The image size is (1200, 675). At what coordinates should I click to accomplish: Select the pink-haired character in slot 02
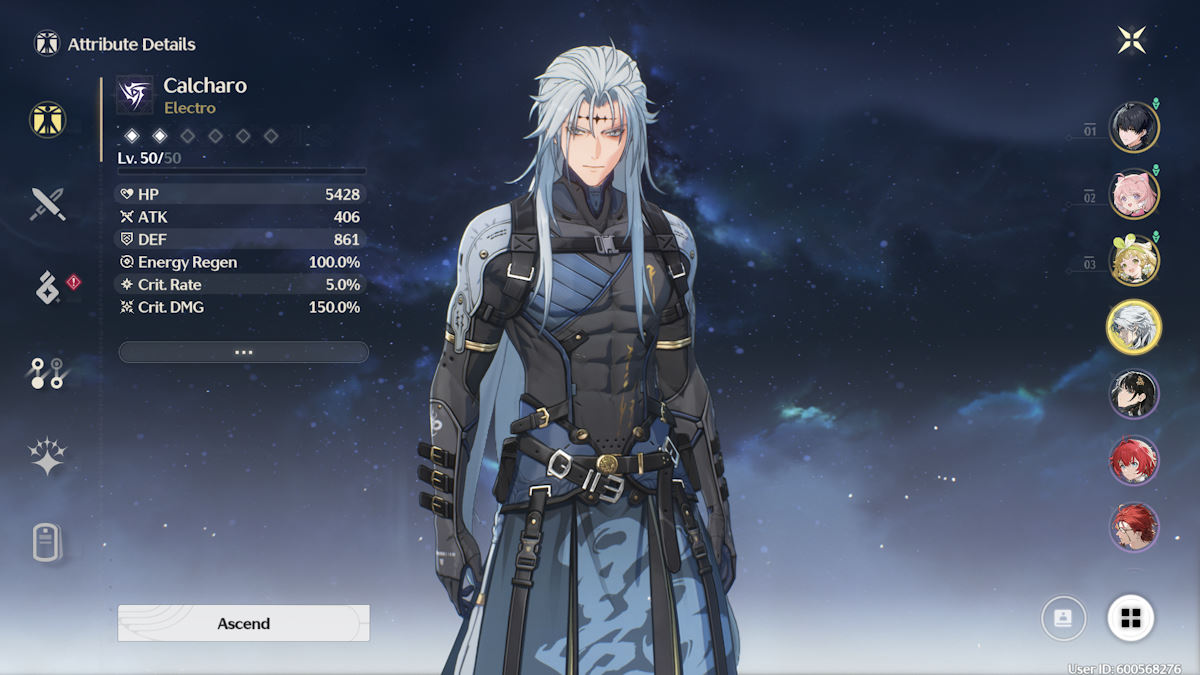pyautogui.click(x=1134, y=194)
